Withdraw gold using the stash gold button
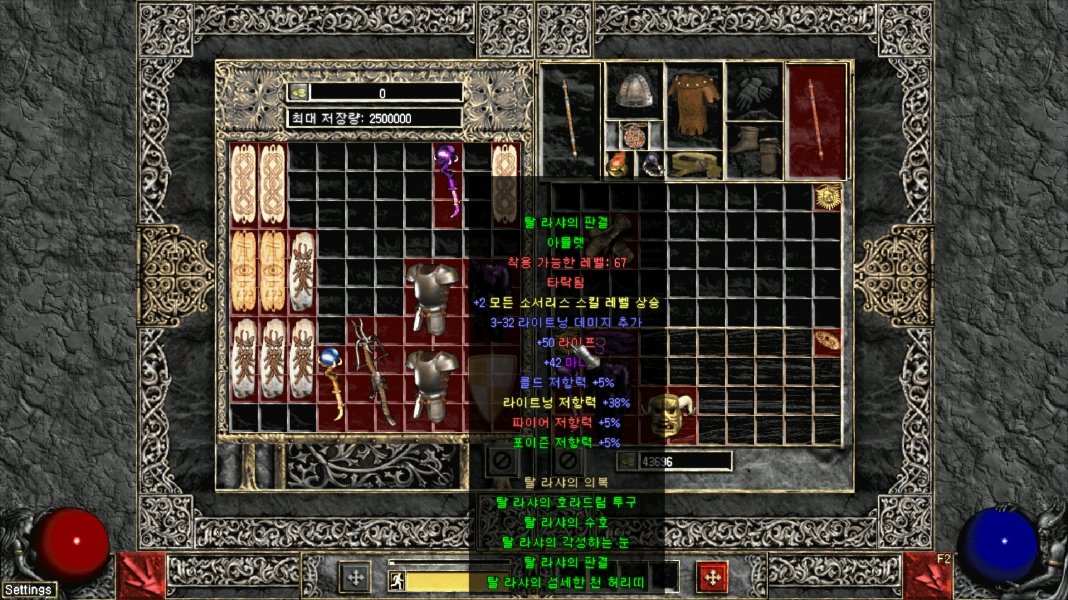1068x600 pixels. pos(298,93)
